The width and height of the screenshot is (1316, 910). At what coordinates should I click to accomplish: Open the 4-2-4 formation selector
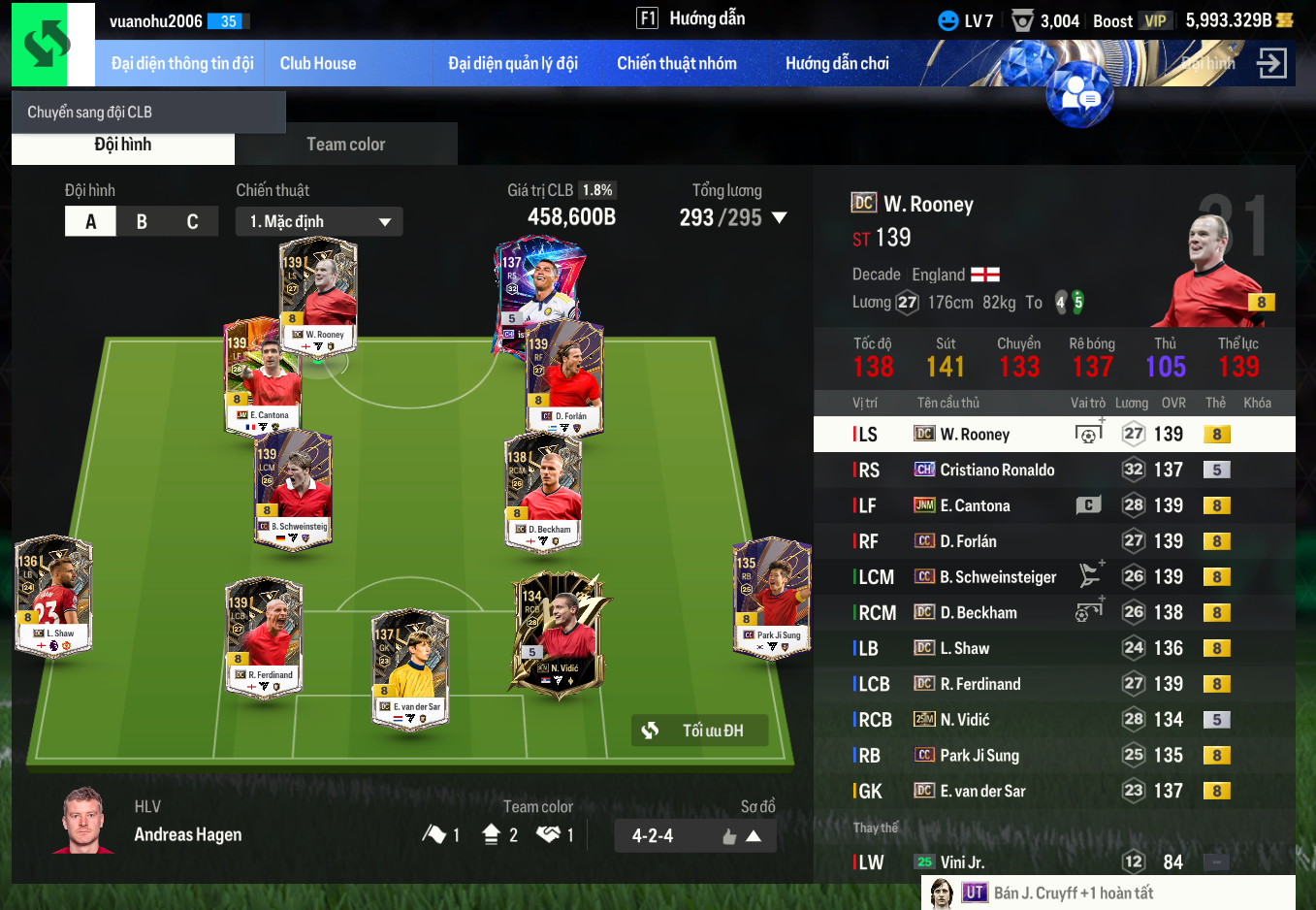(x=695, y=835)
